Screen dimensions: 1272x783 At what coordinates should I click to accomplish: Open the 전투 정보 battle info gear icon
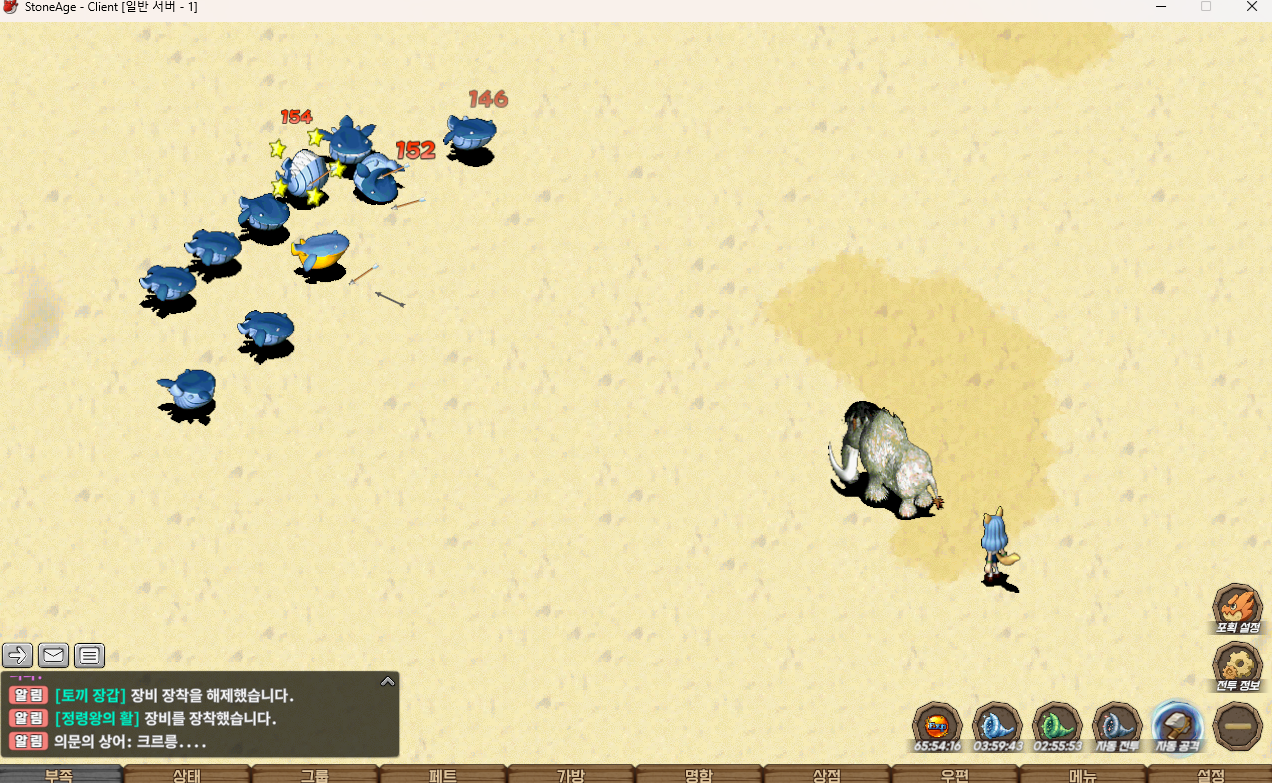[x=1237, y=666]
